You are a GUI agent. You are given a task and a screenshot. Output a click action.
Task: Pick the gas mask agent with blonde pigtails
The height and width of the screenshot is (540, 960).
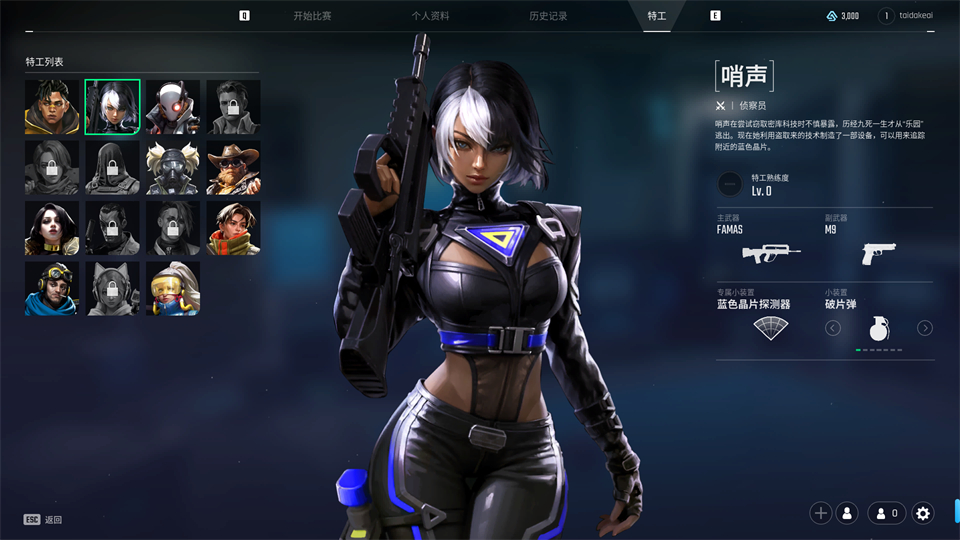point(173,167)
